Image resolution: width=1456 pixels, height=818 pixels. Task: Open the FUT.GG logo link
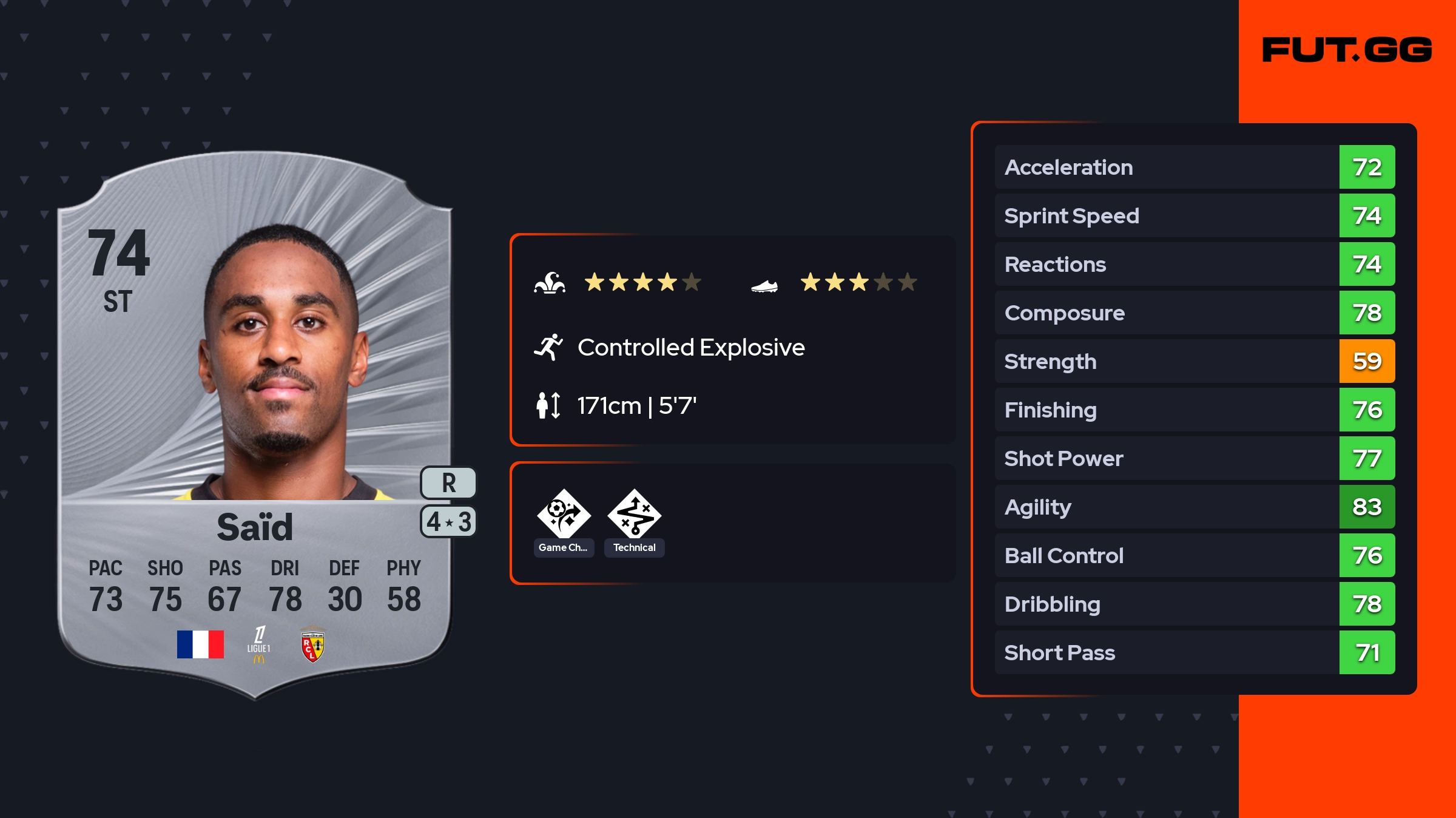[1347, 50]
